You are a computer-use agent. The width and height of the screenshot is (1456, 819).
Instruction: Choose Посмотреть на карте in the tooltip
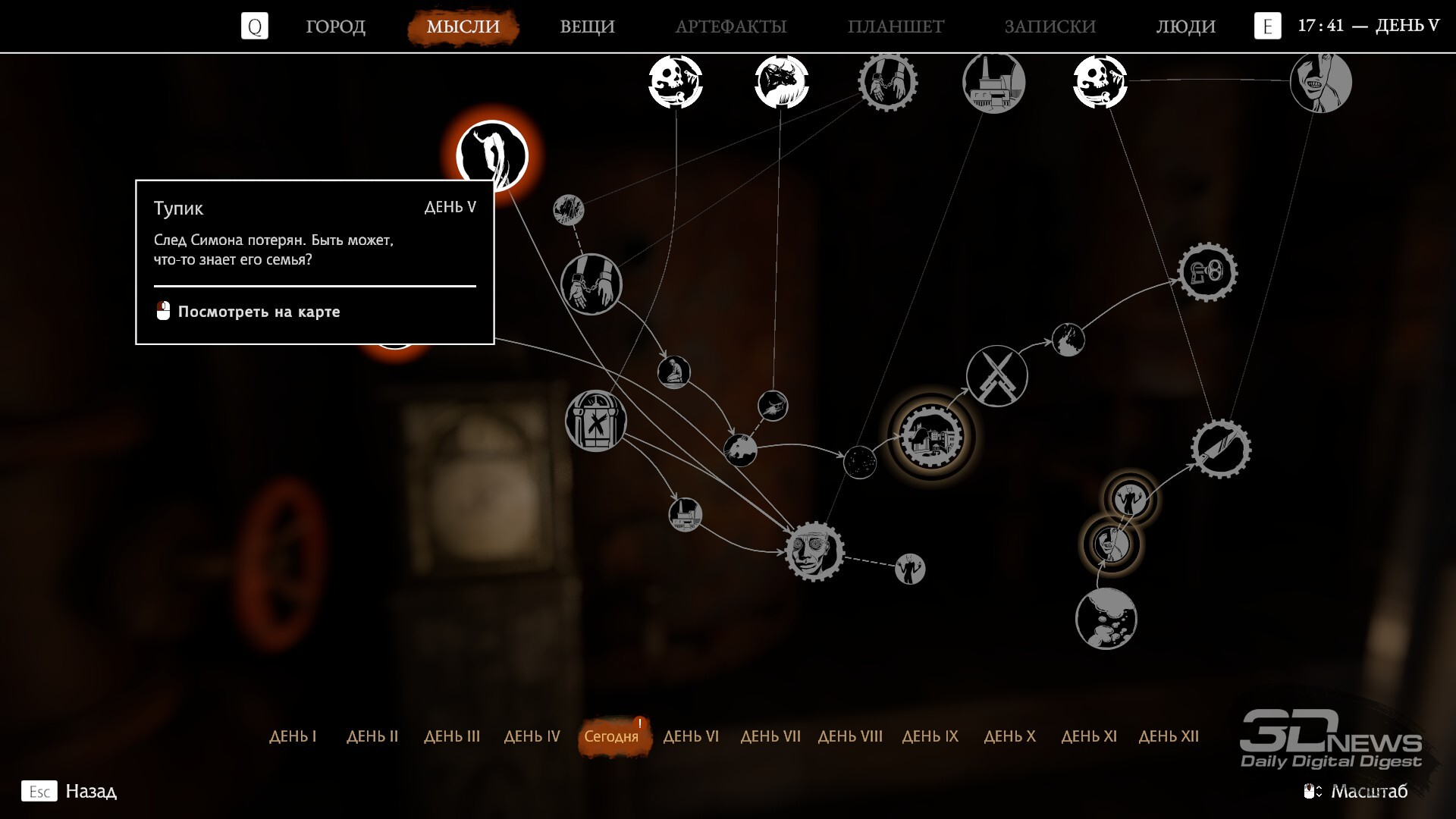click(x=258, y=312)
